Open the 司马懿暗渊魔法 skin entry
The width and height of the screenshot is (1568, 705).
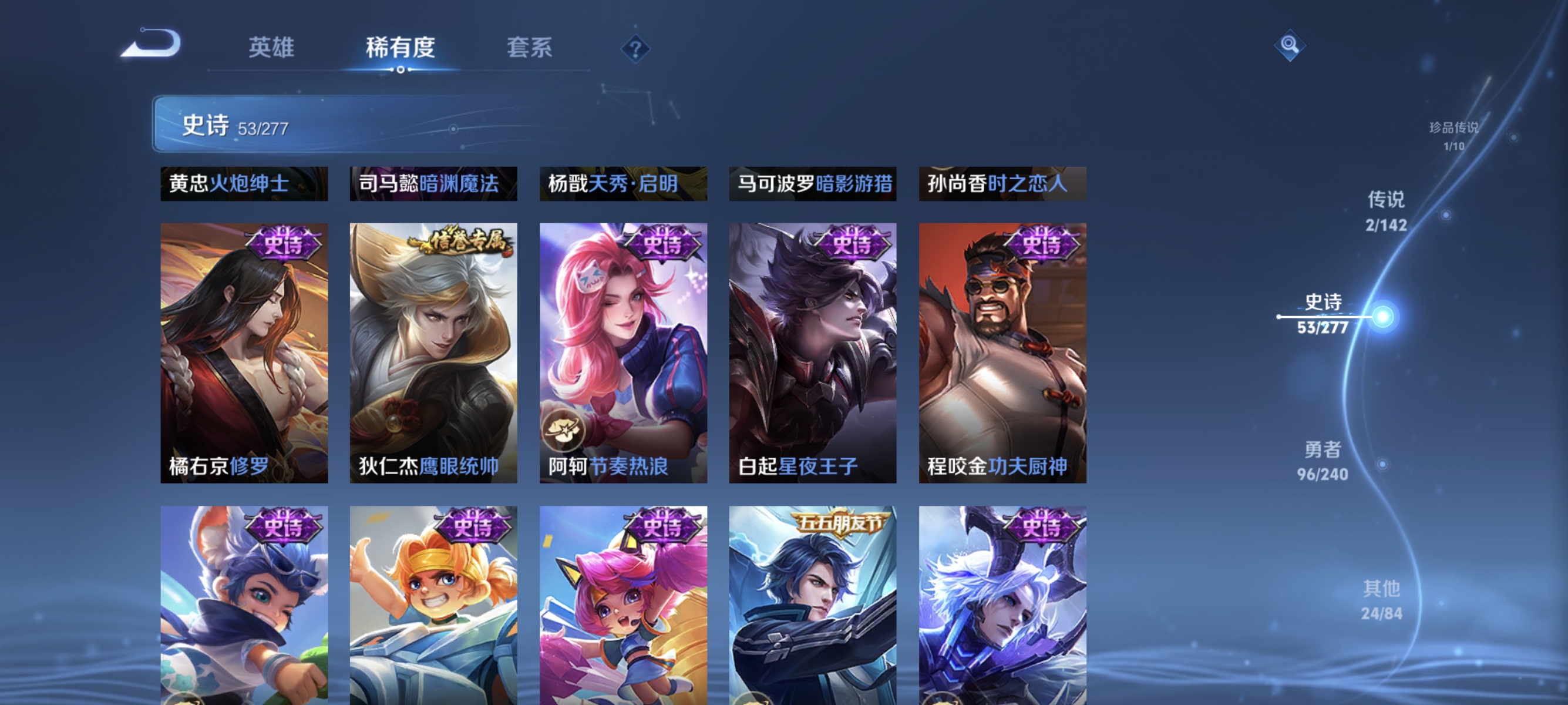pos(432,183)
